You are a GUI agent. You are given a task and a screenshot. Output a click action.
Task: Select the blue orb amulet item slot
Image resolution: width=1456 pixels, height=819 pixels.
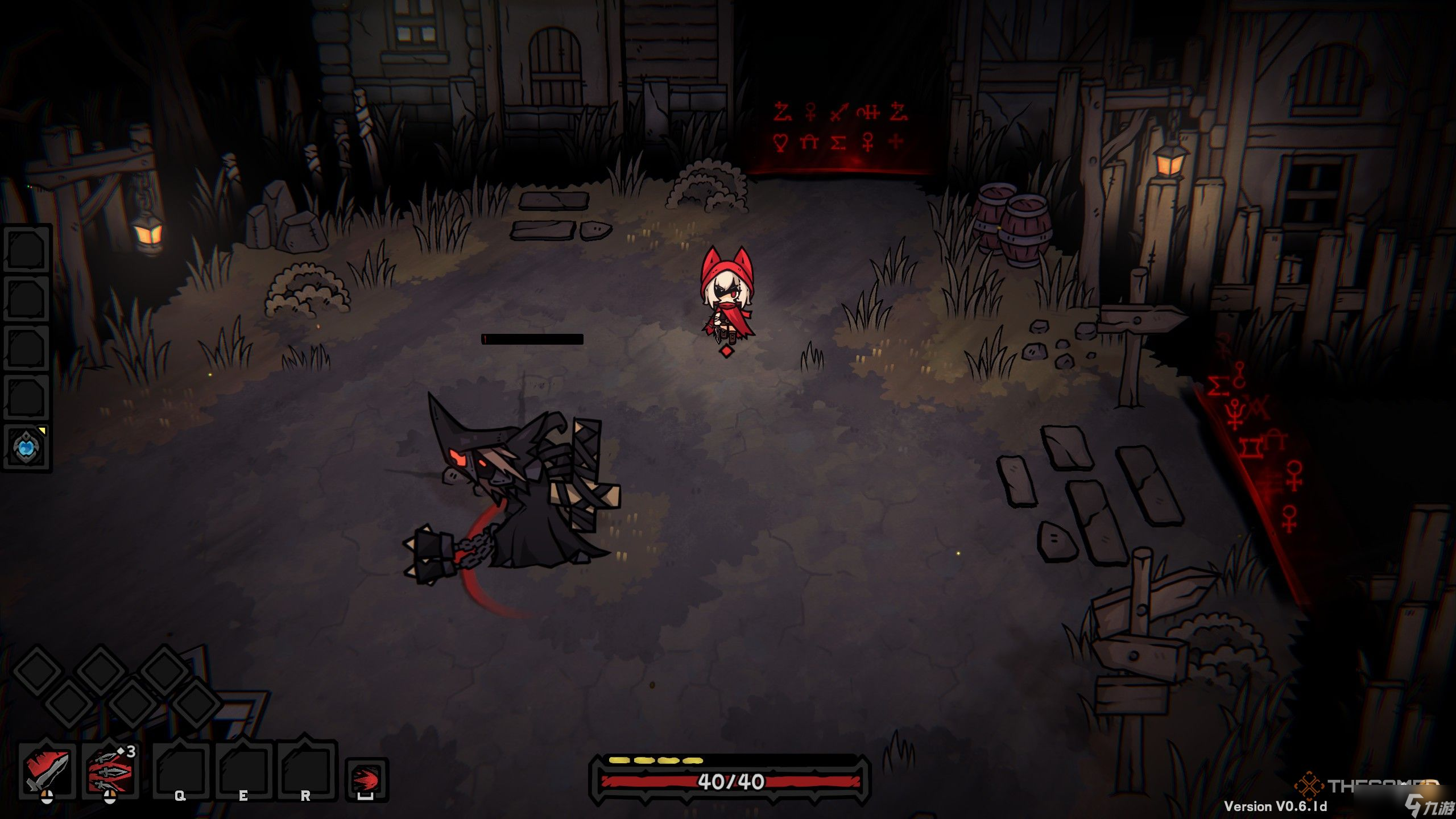coord(26,447)
